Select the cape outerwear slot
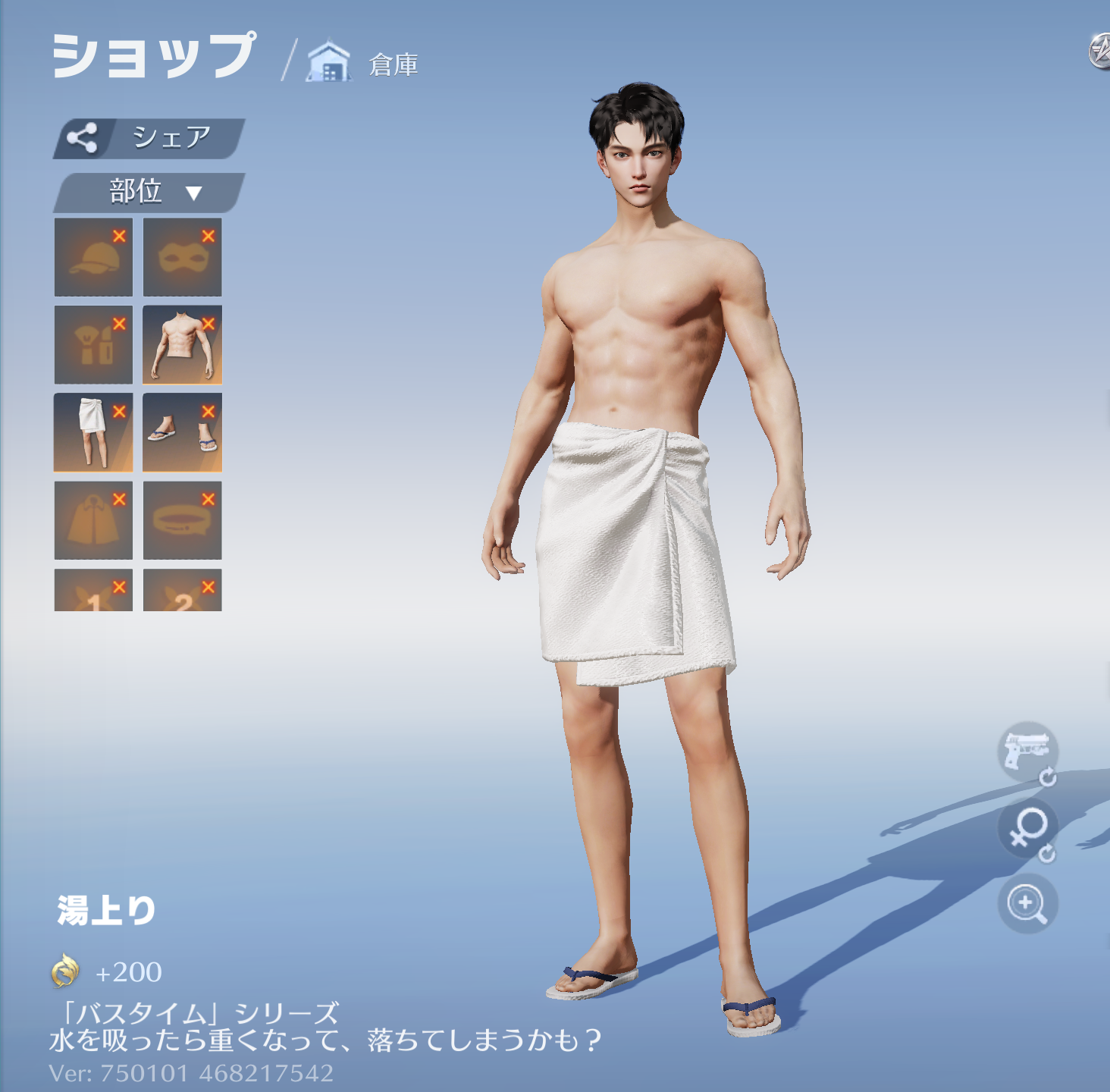Viewport: 1110px width, 1092px height. click(92, 521)
